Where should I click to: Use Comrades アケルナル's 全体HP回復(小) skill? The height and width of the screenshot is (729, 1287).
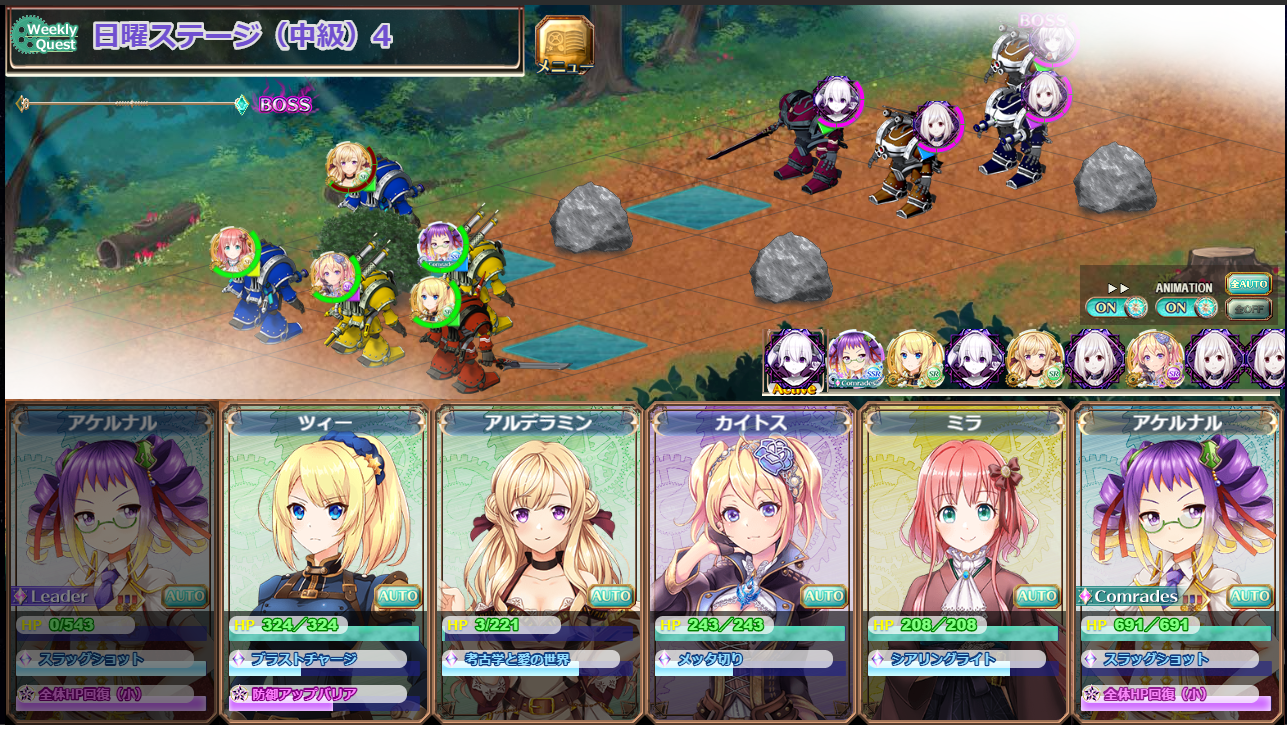coord(1171,694)
